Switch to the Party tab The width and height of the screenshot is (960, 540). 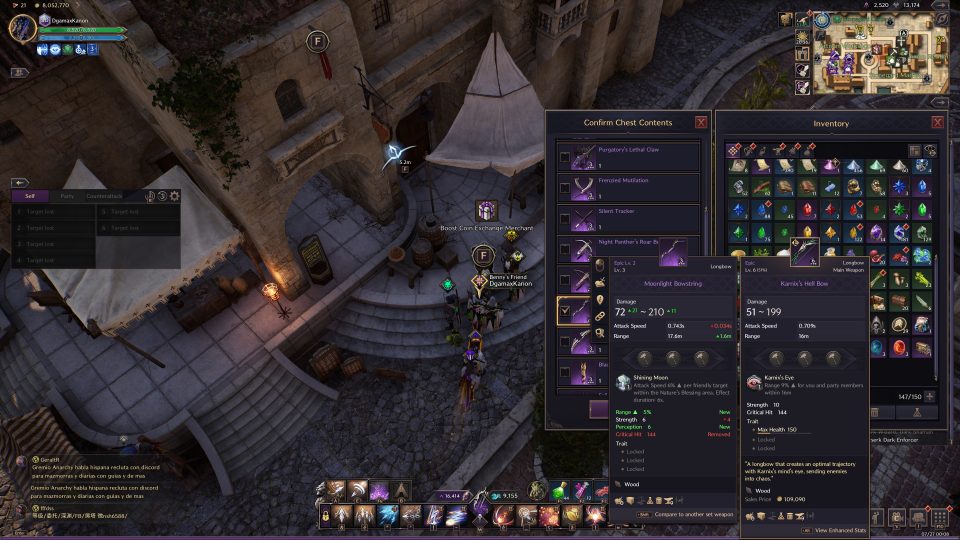pyautogui.click(x=67, y=196)
